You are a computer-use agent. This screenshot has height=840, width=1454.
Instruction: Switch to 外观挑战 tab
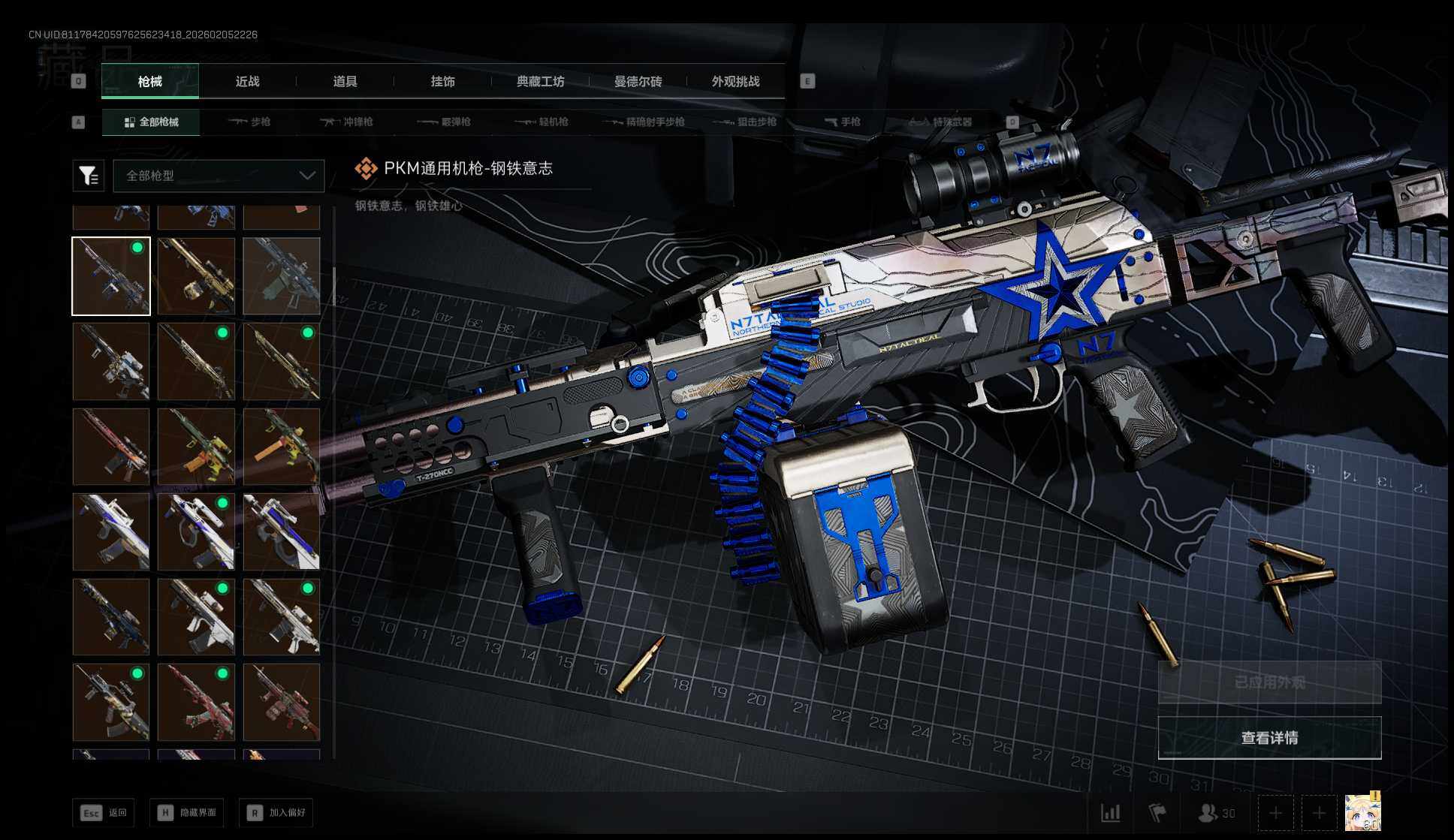[x=735, y=81]
